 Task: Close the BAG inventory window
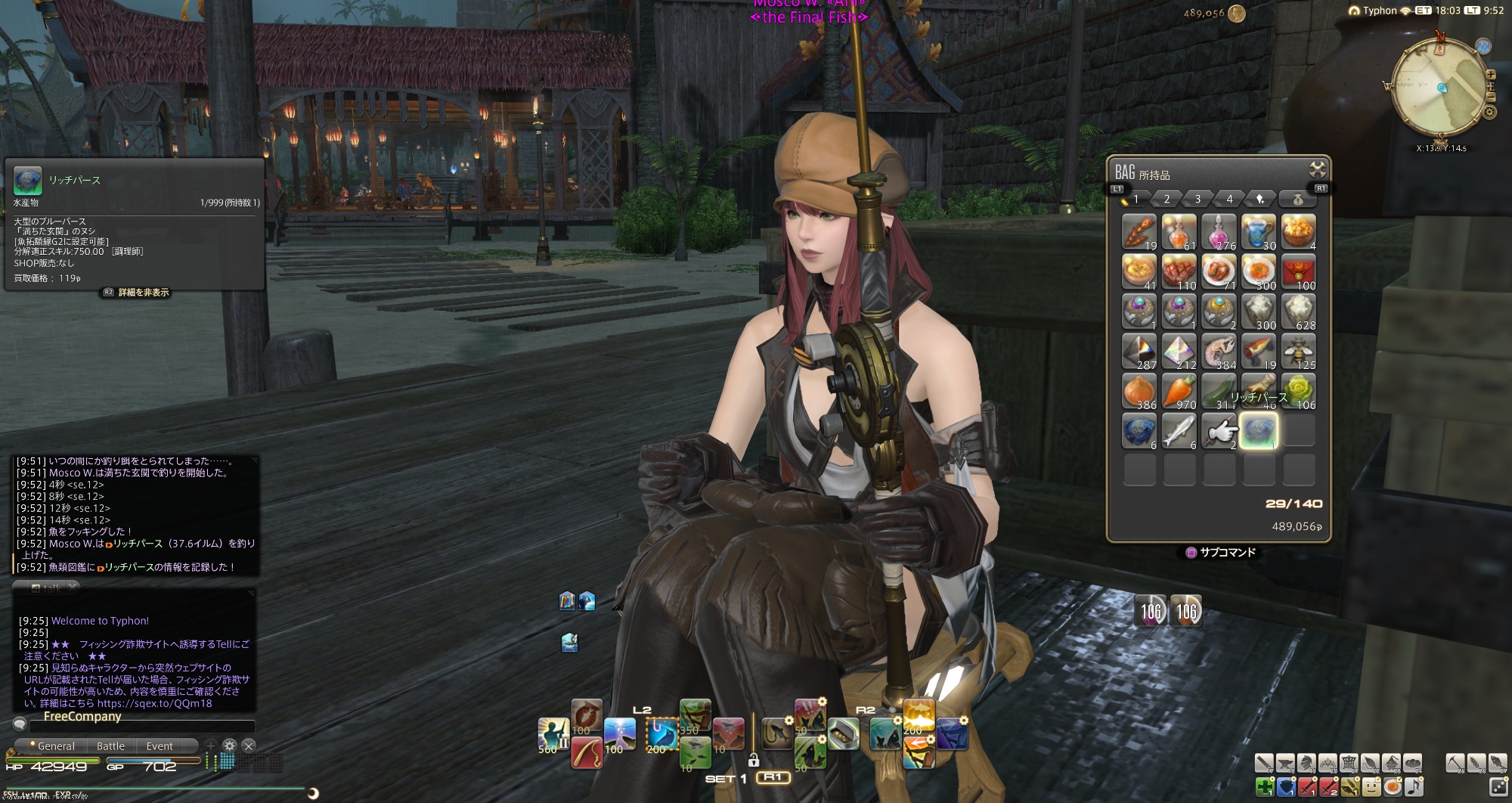(1317, 169)
